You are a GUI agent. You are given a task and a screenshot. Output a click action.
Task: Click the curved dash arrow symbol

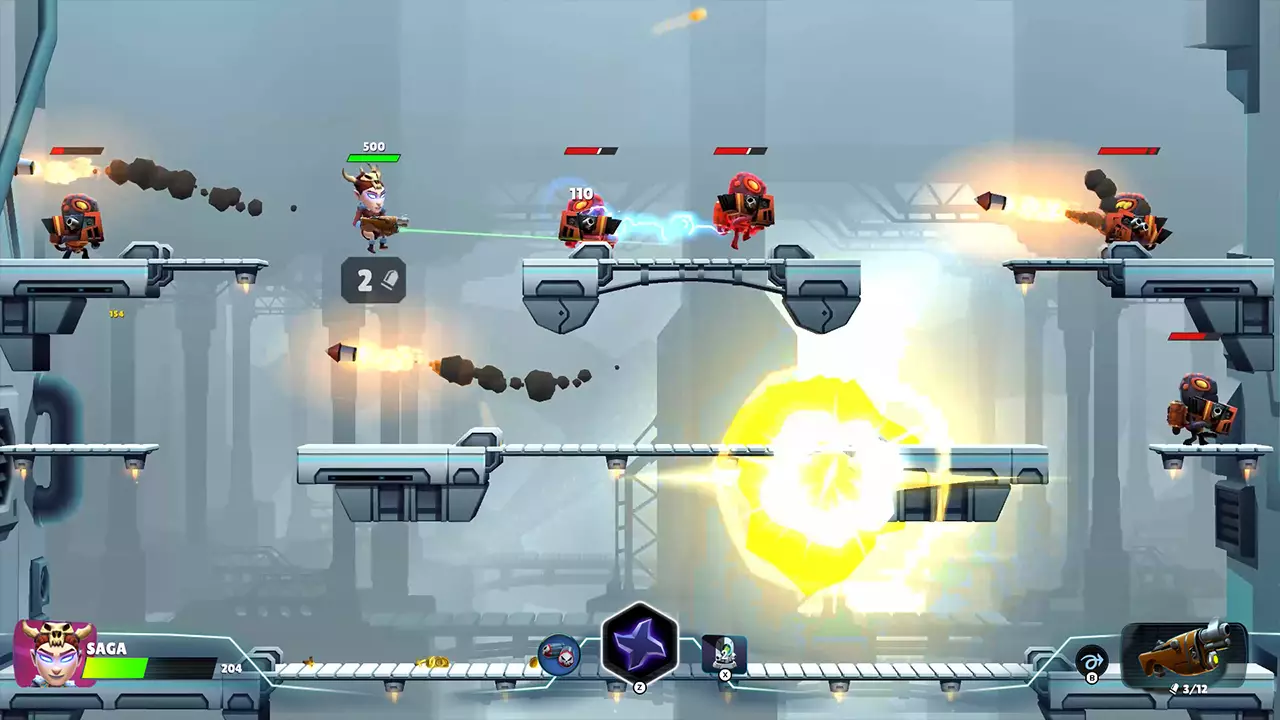1093,659
